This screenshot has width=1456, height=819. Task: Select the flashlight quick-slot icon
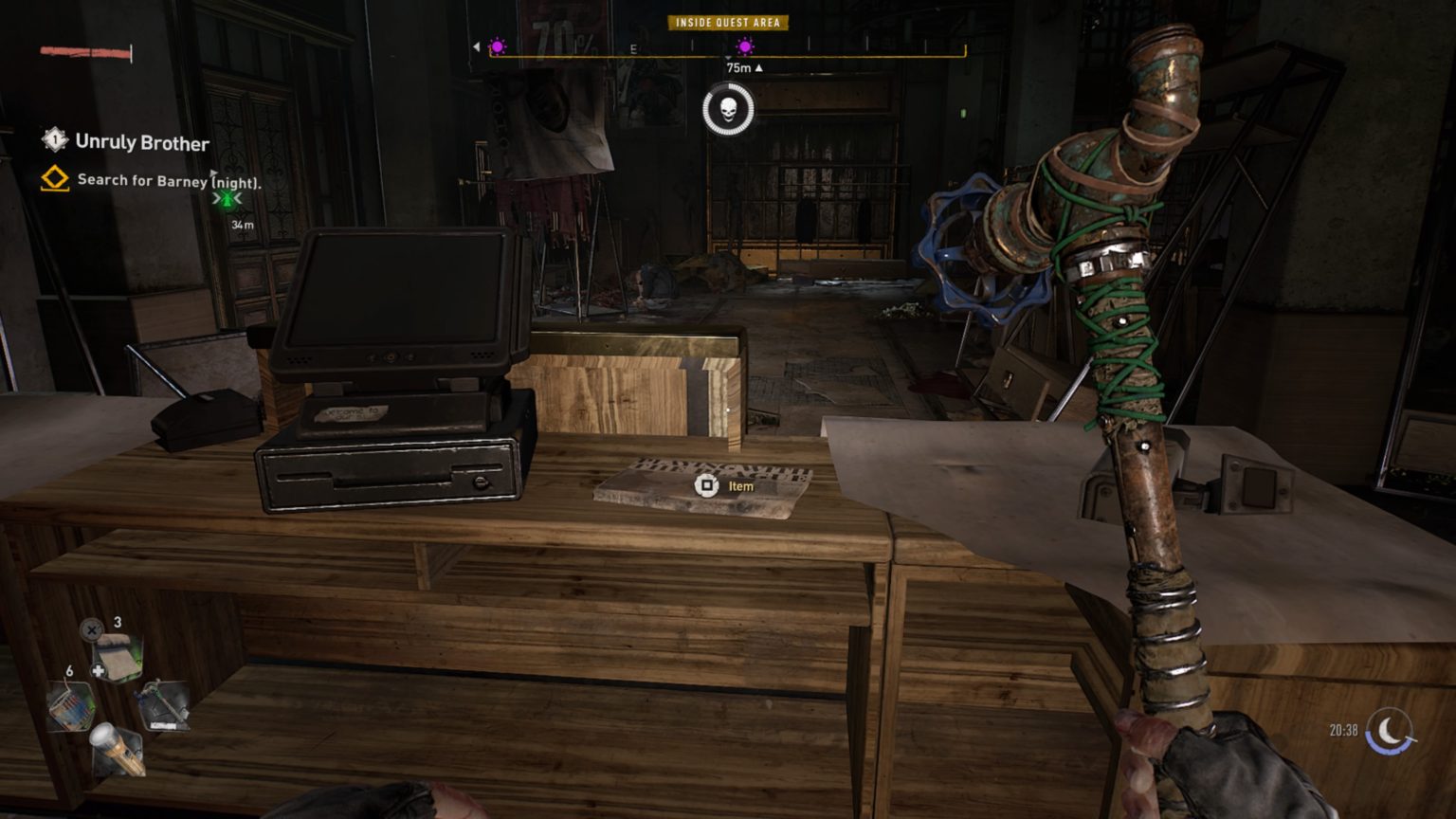pos(117,749)
